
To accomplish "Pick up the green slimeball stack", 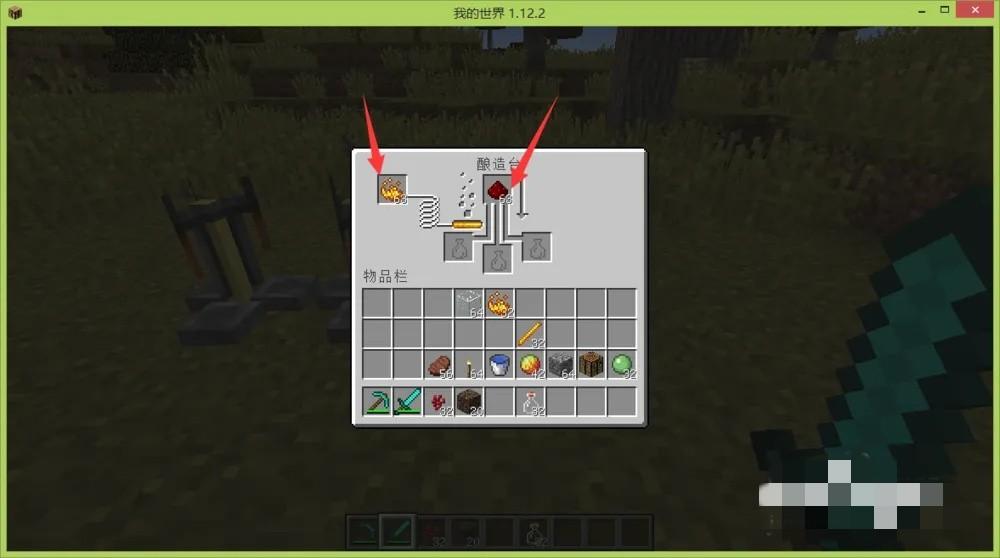I will 621,364.
